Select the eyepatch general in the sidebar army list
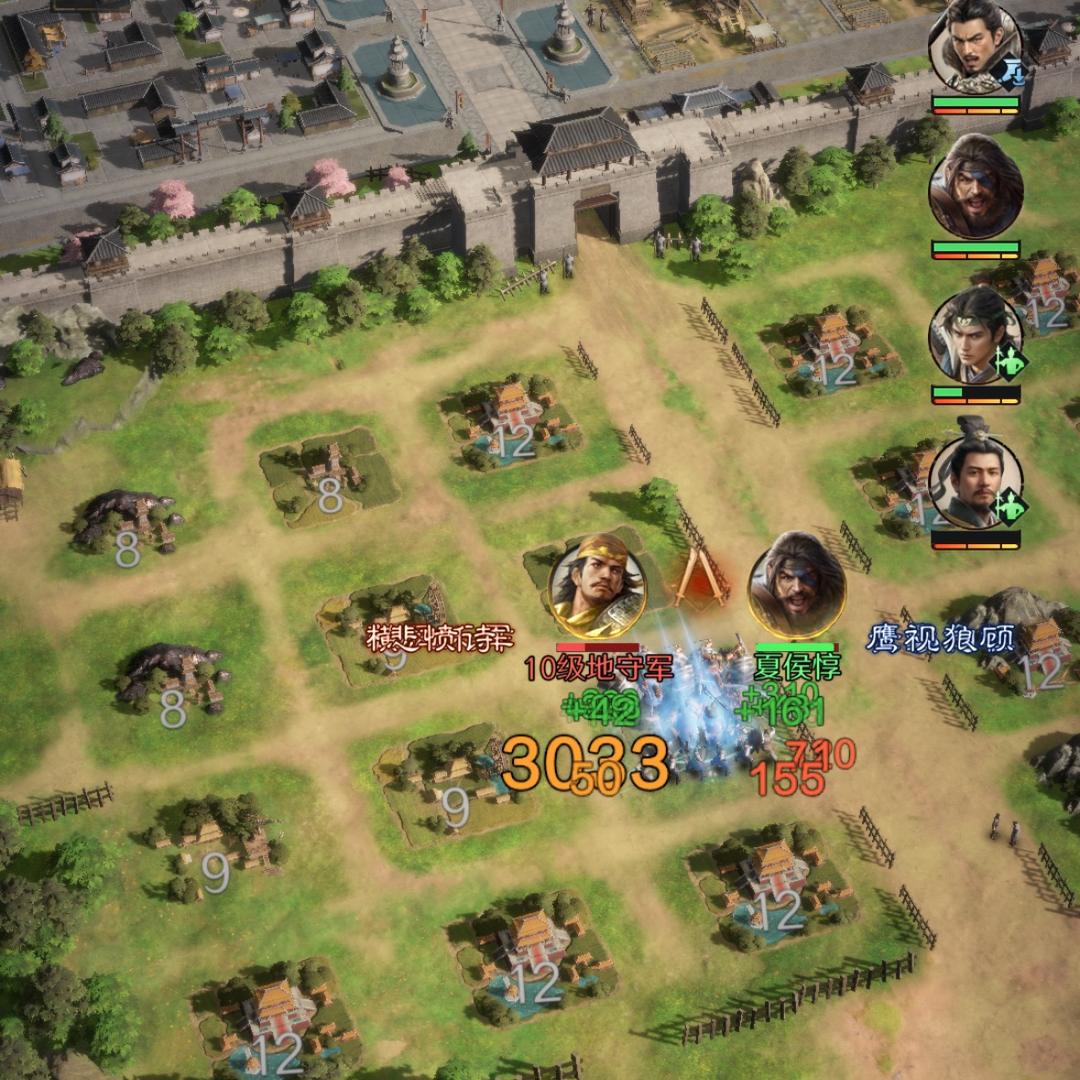 coord(975,188)
